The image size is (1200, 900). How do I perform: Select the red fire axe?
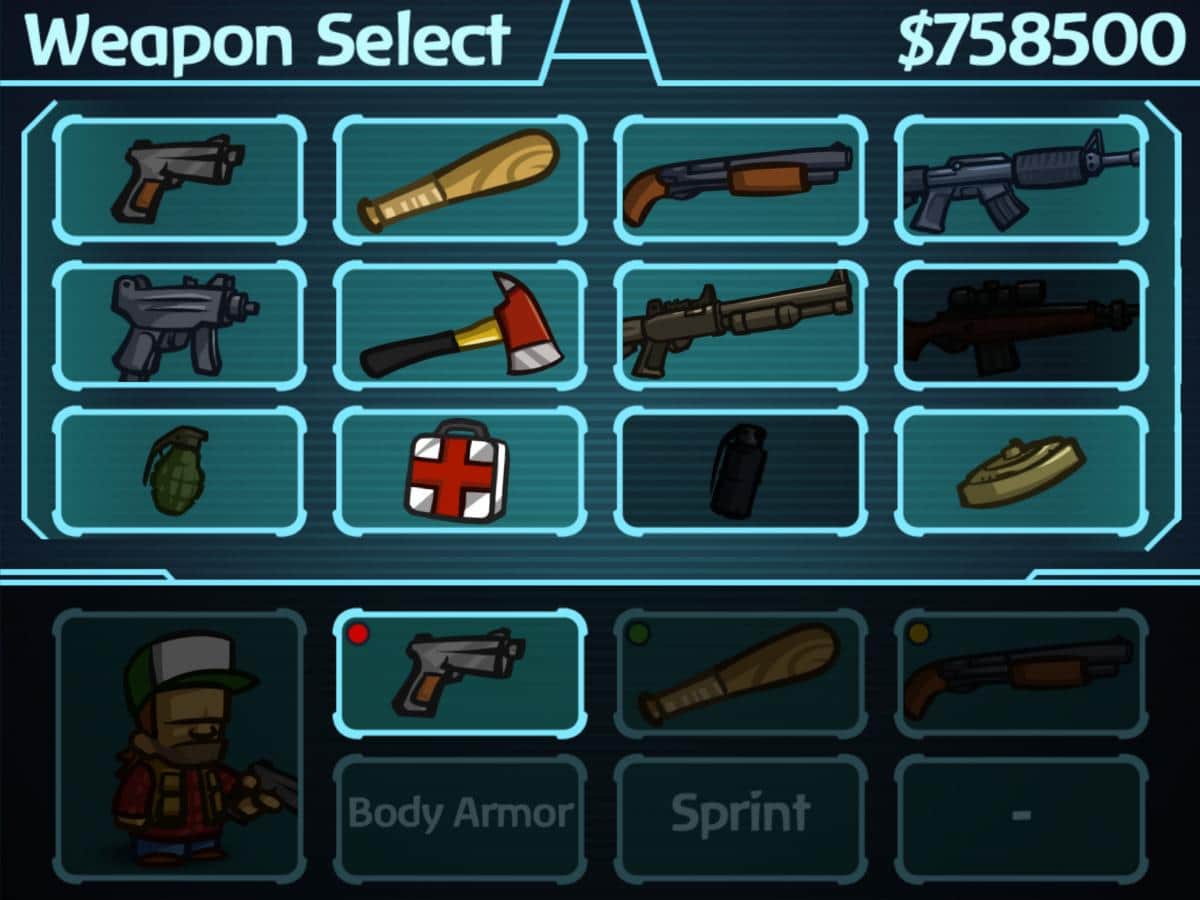click(x=460, y=326)
